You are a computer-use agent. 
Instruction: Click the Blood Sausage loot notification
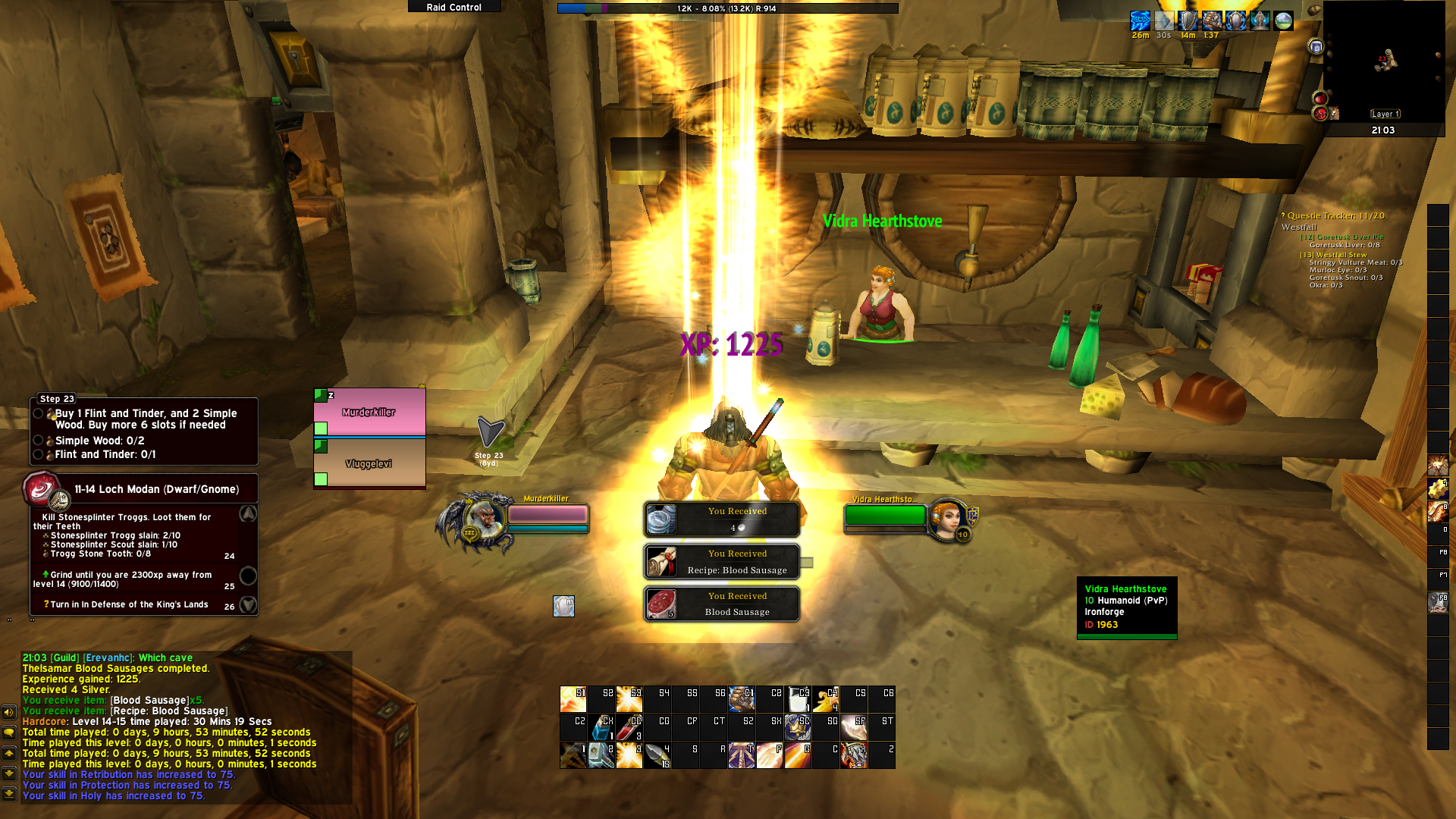(x=721, y=604)
